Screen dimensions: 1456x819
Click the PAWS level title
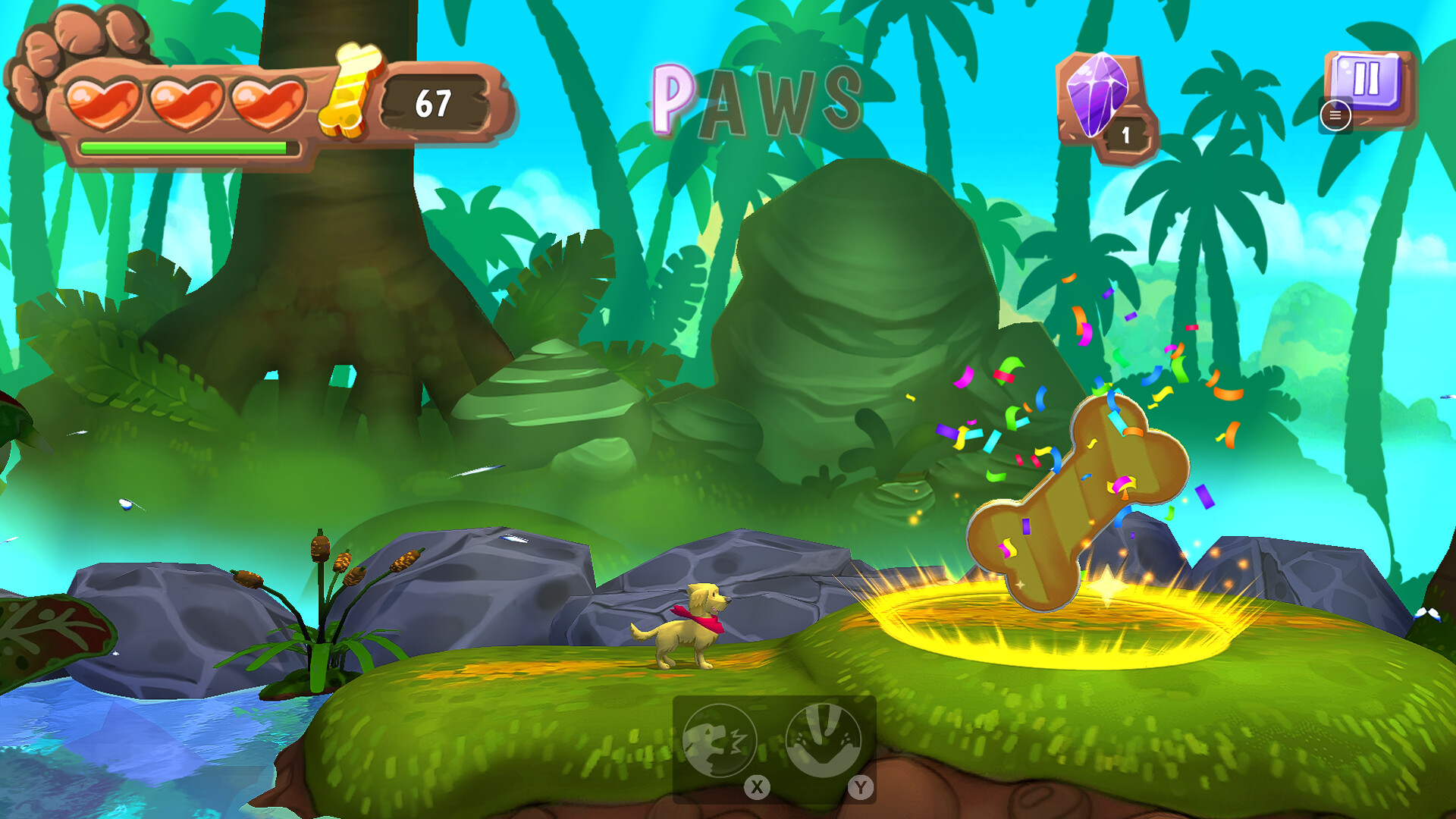pyautogui.click(x=758, y=99)
